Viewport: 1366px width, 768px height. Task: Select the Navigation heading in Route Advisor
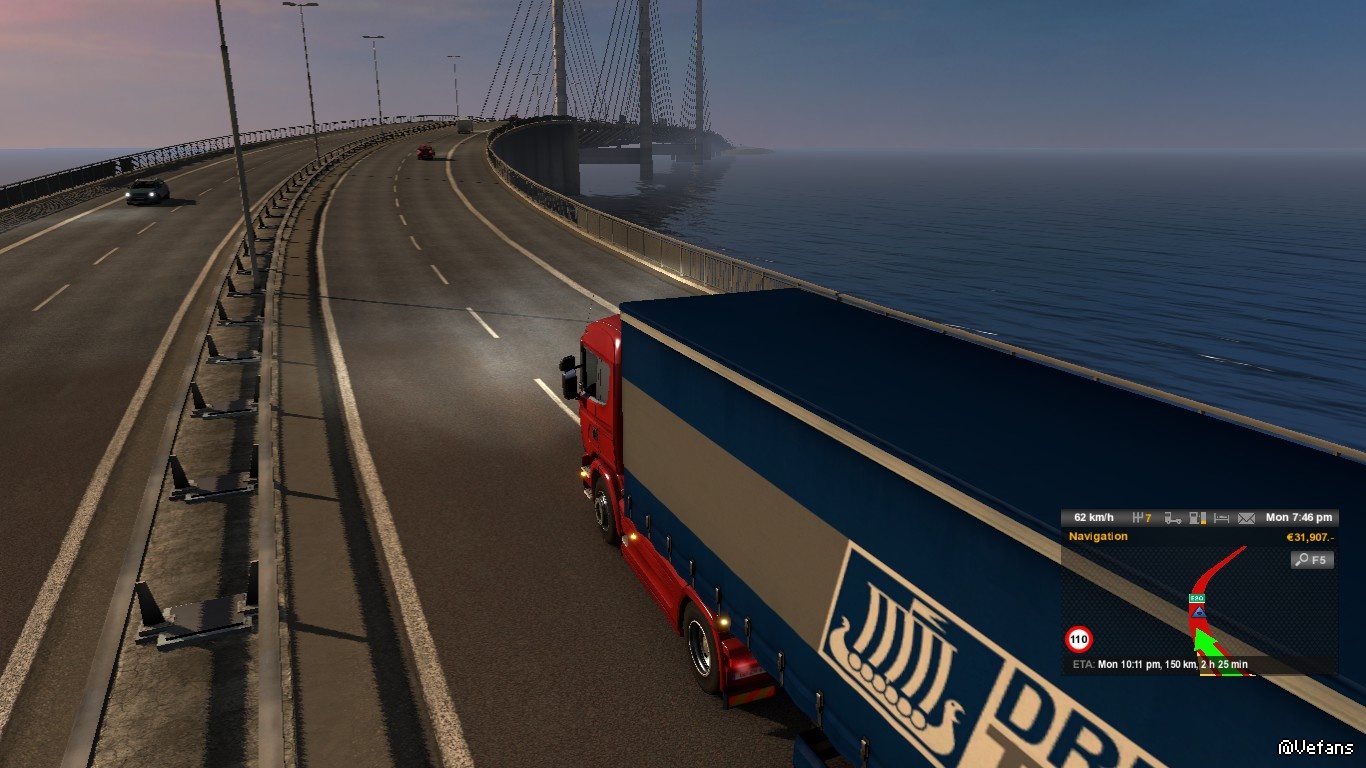tap(1098, 537)
